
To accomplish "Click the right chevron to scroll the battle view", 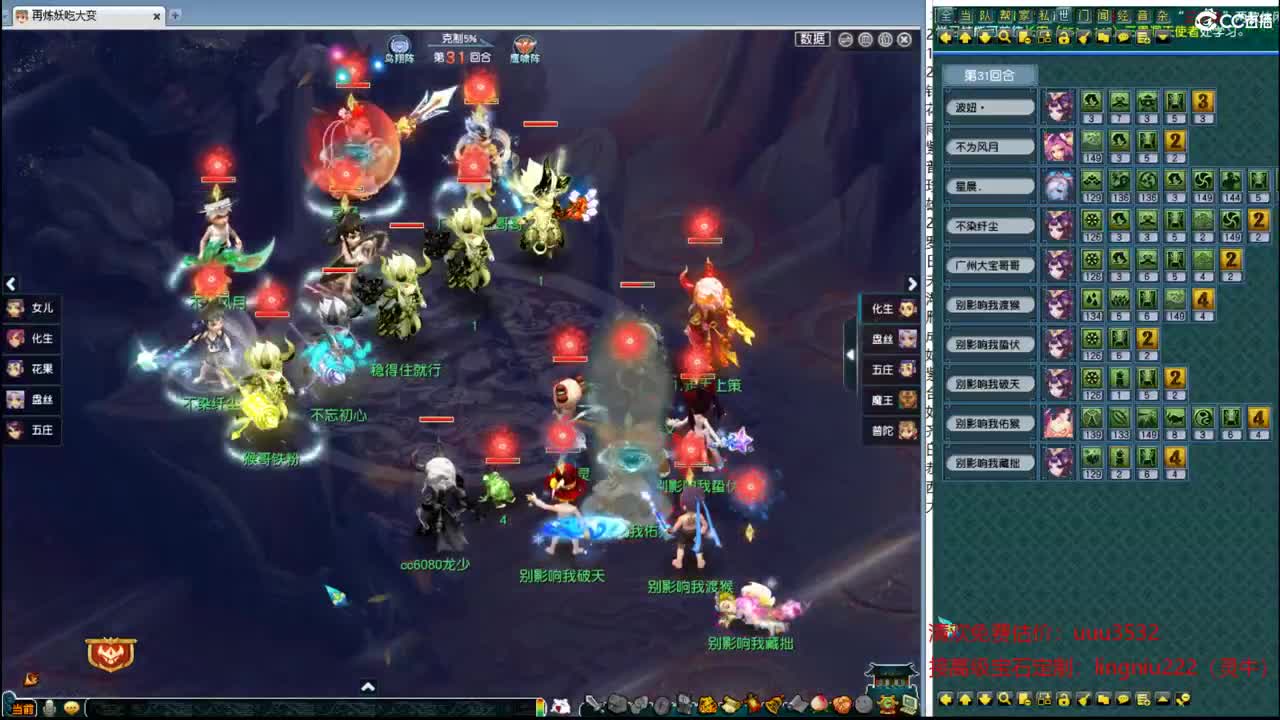I will [x=911, y=283].
